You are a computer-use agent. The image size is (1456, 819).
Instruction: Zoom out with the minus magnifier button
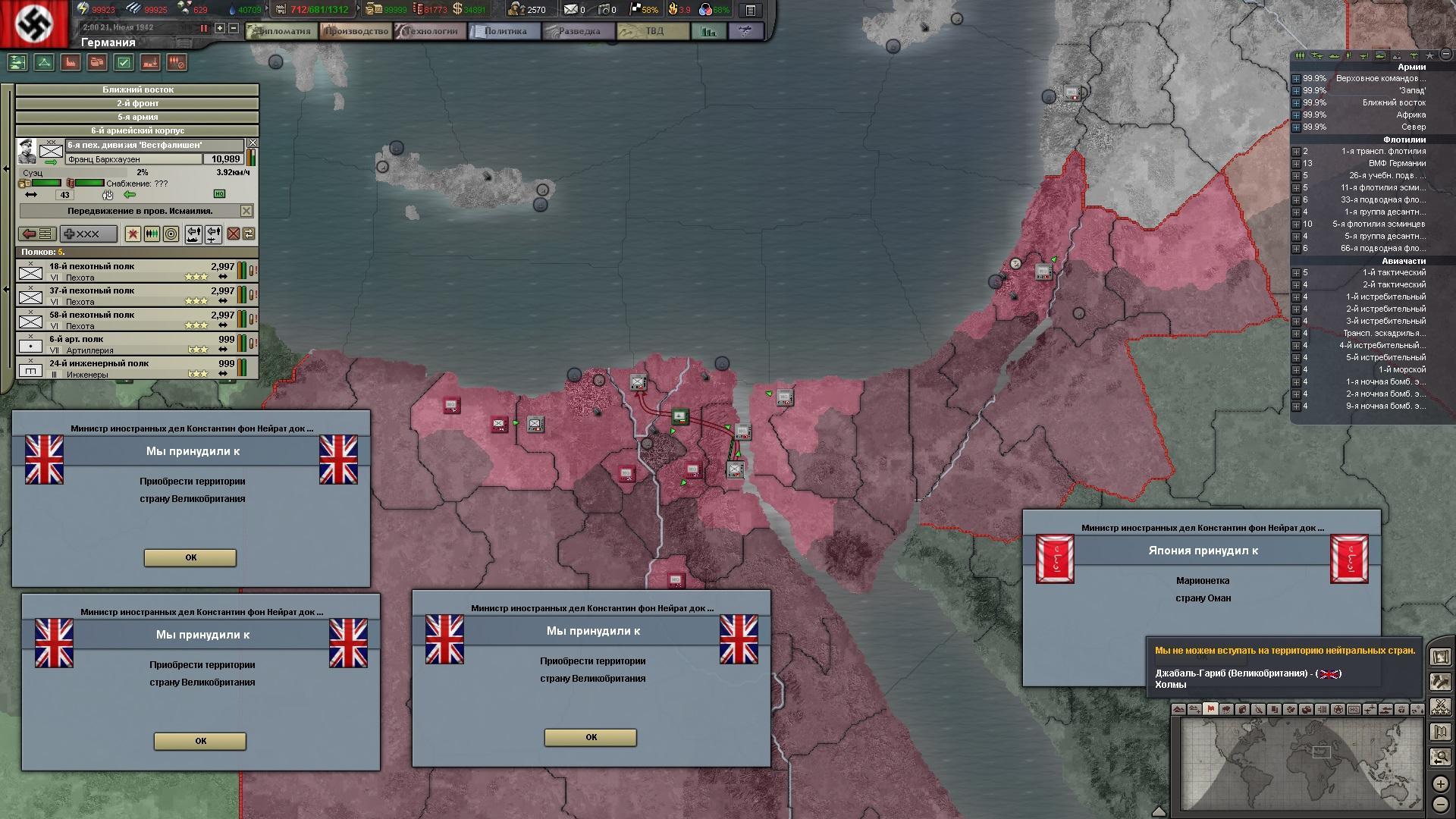1440,804
